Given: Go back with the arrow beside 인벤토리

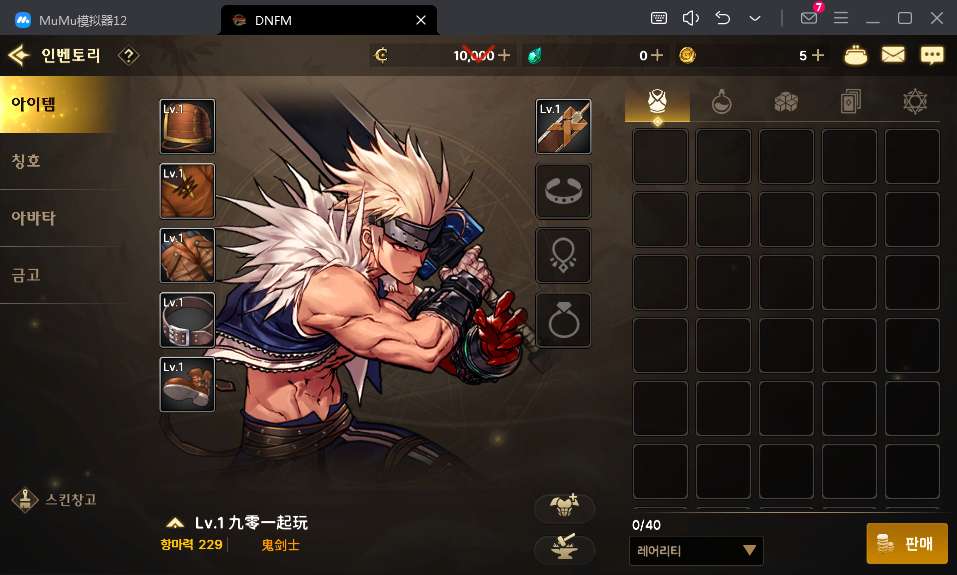Looking at the screenshot, I should click(x=17, y=56).
